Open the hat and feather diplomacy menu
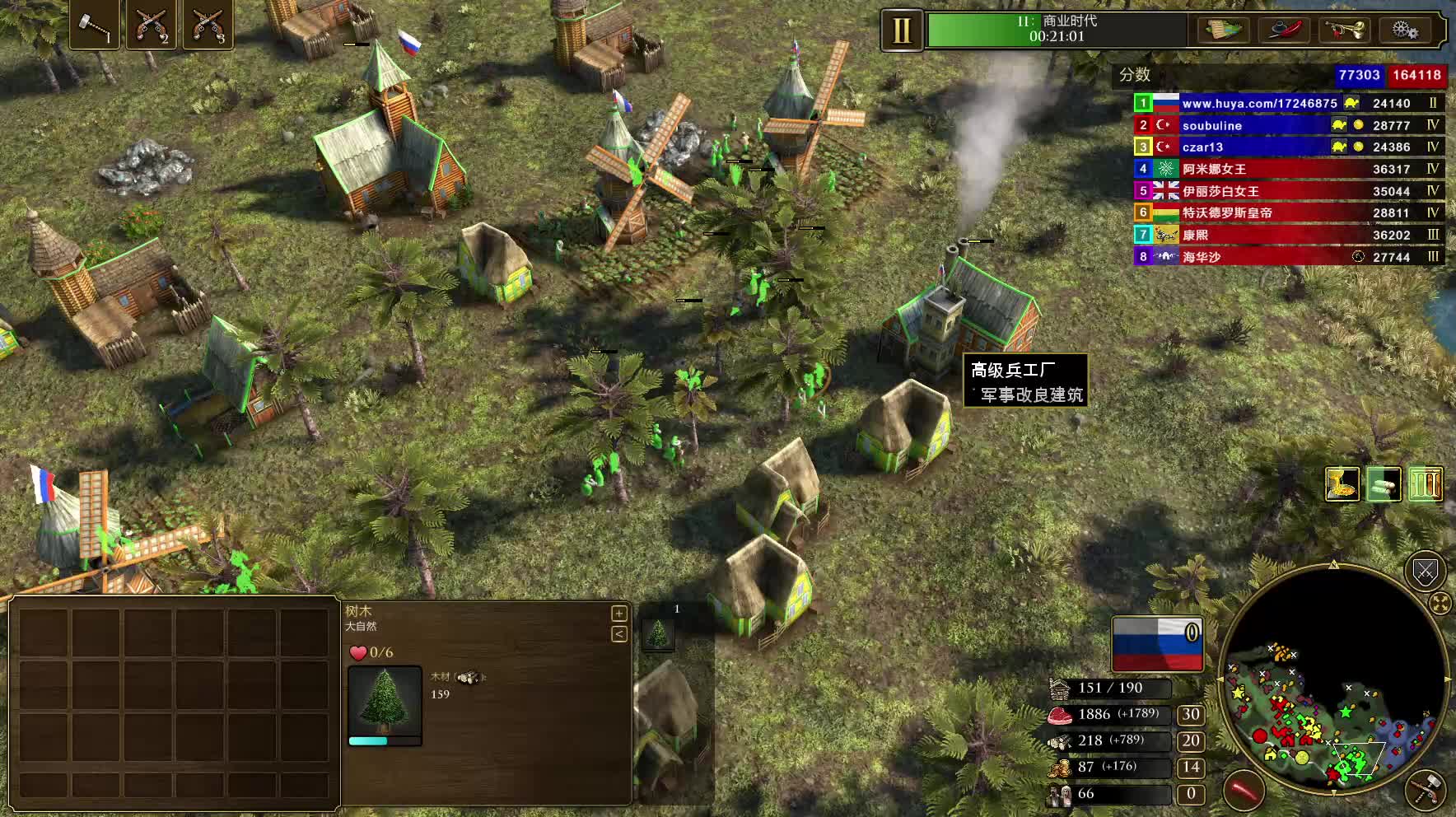 tap(1284, 30)
